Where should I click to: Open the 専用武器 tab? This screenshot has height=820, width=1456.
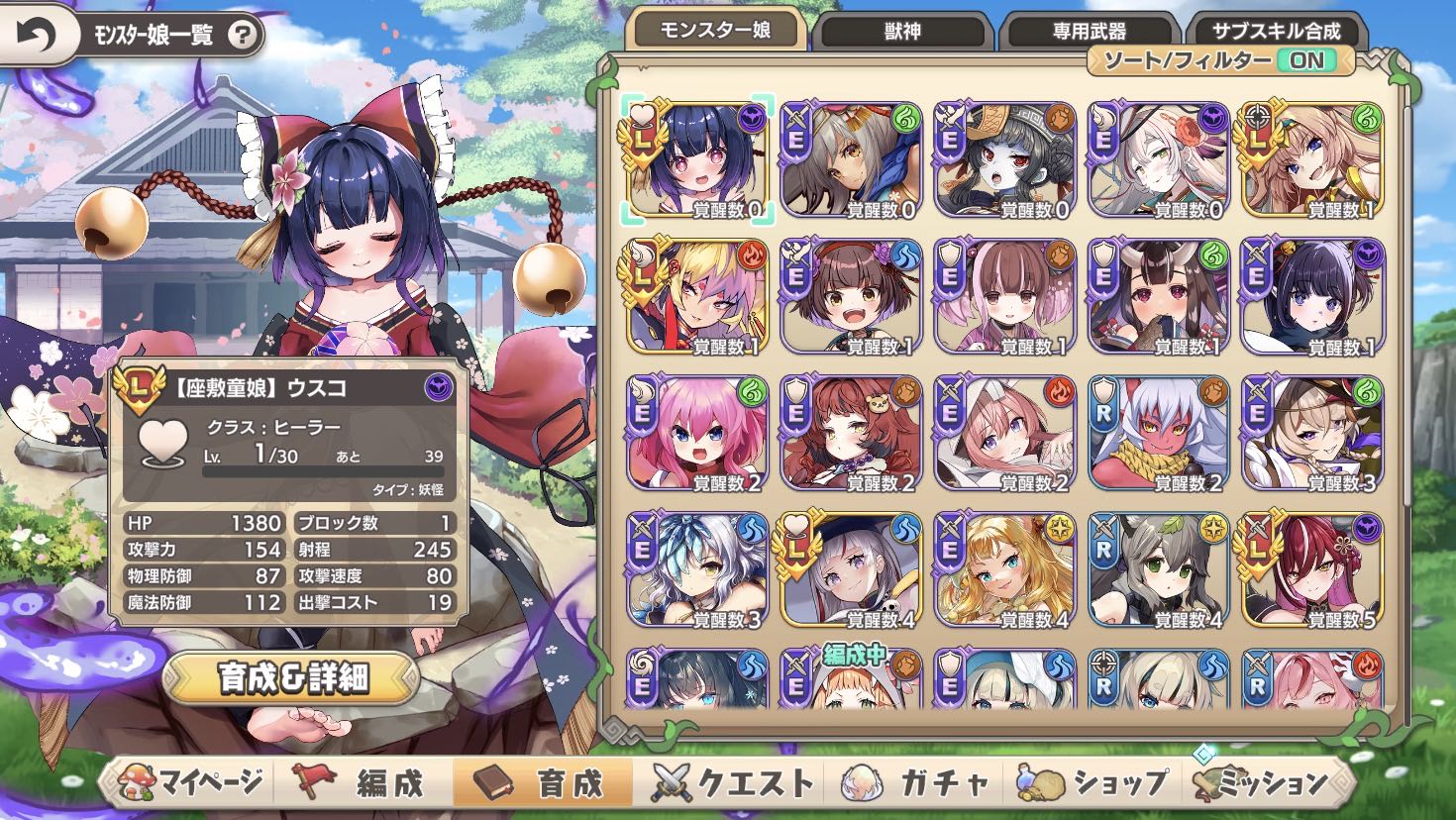1089,32
